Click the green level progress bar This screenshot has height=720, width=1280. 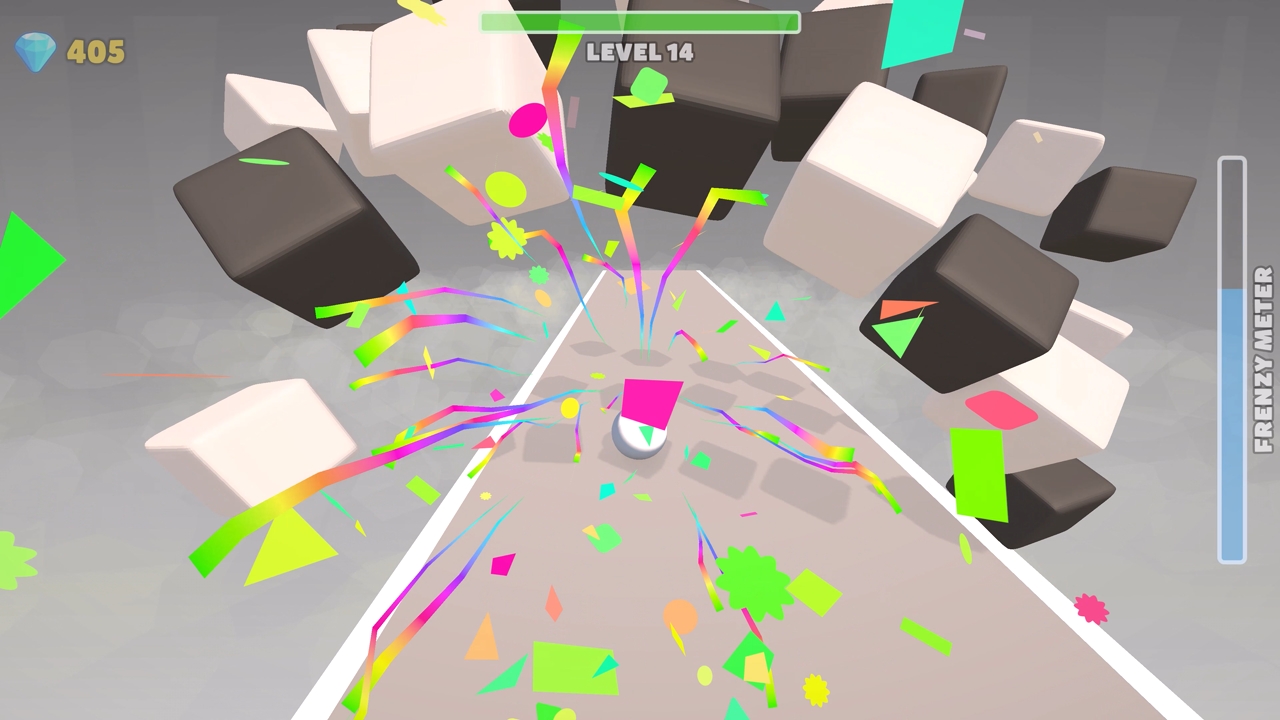point(640,21)
